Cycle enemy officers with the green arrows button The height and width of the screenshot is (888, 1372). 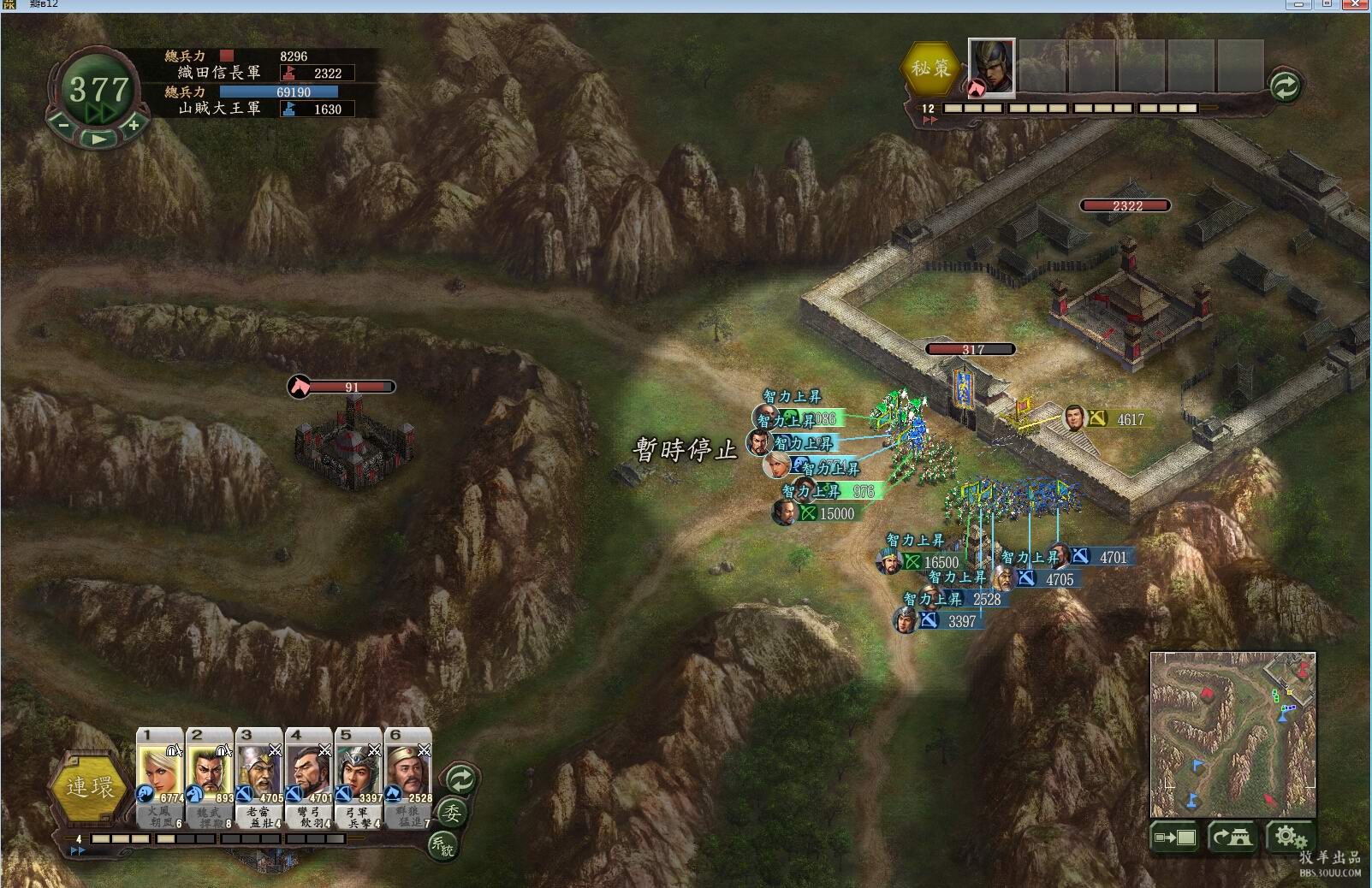pos(1285,86)
